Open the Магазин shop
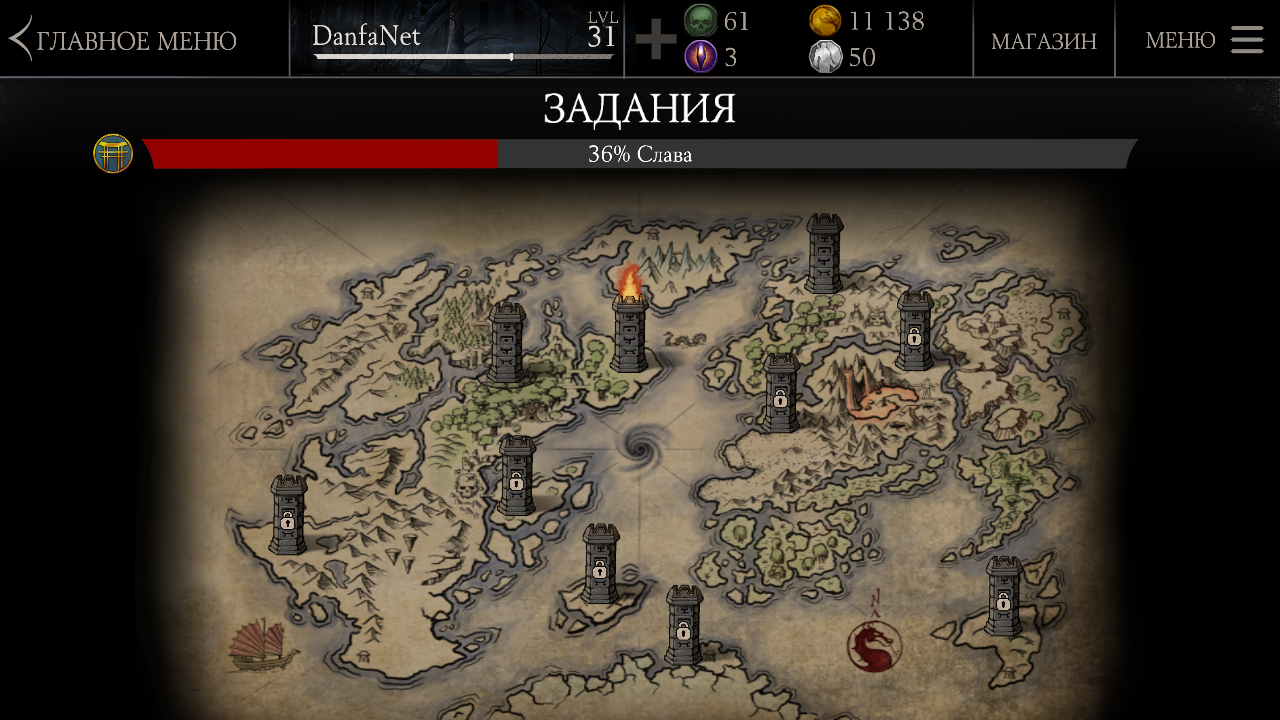 click(1043, 40)
